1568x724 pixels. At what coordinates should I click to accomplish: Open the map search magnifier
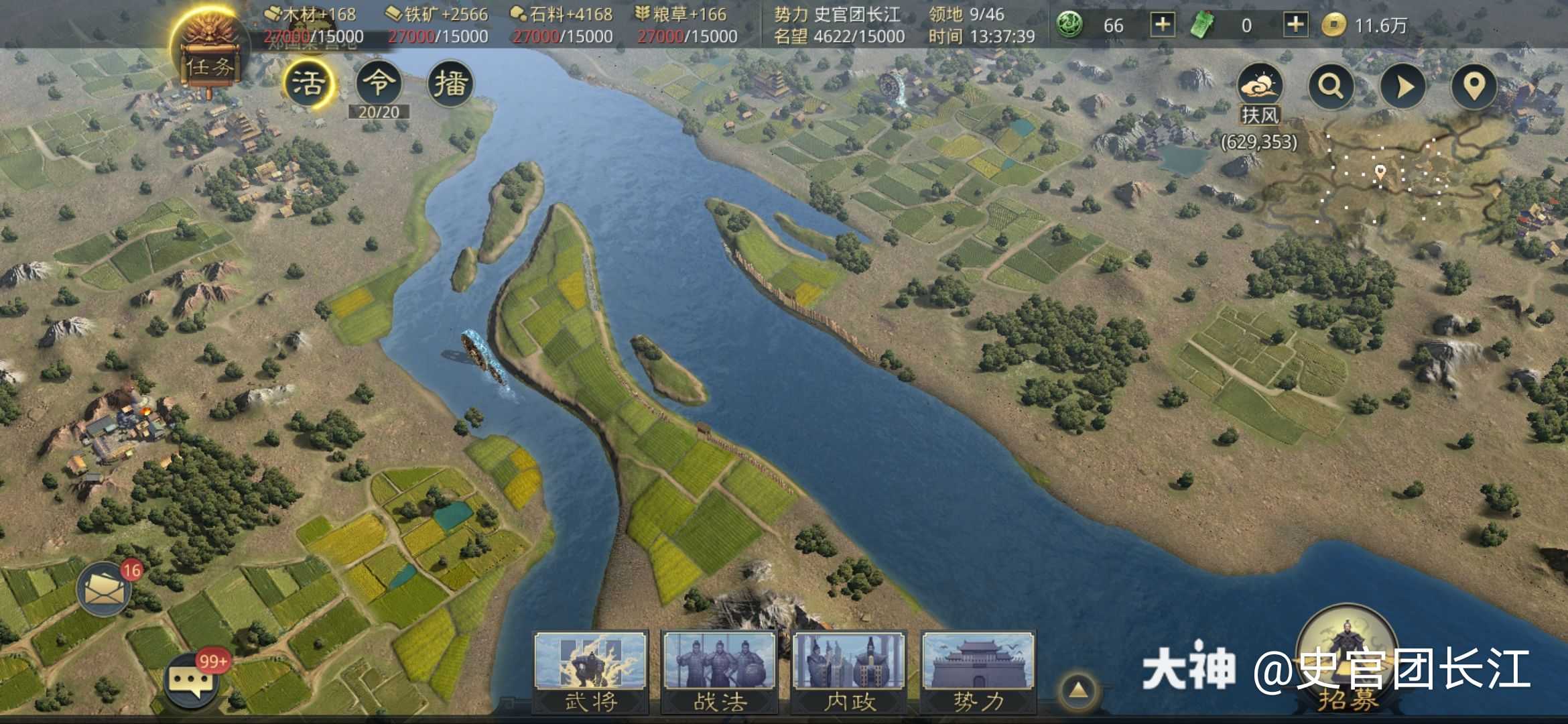coord(1331,87)
